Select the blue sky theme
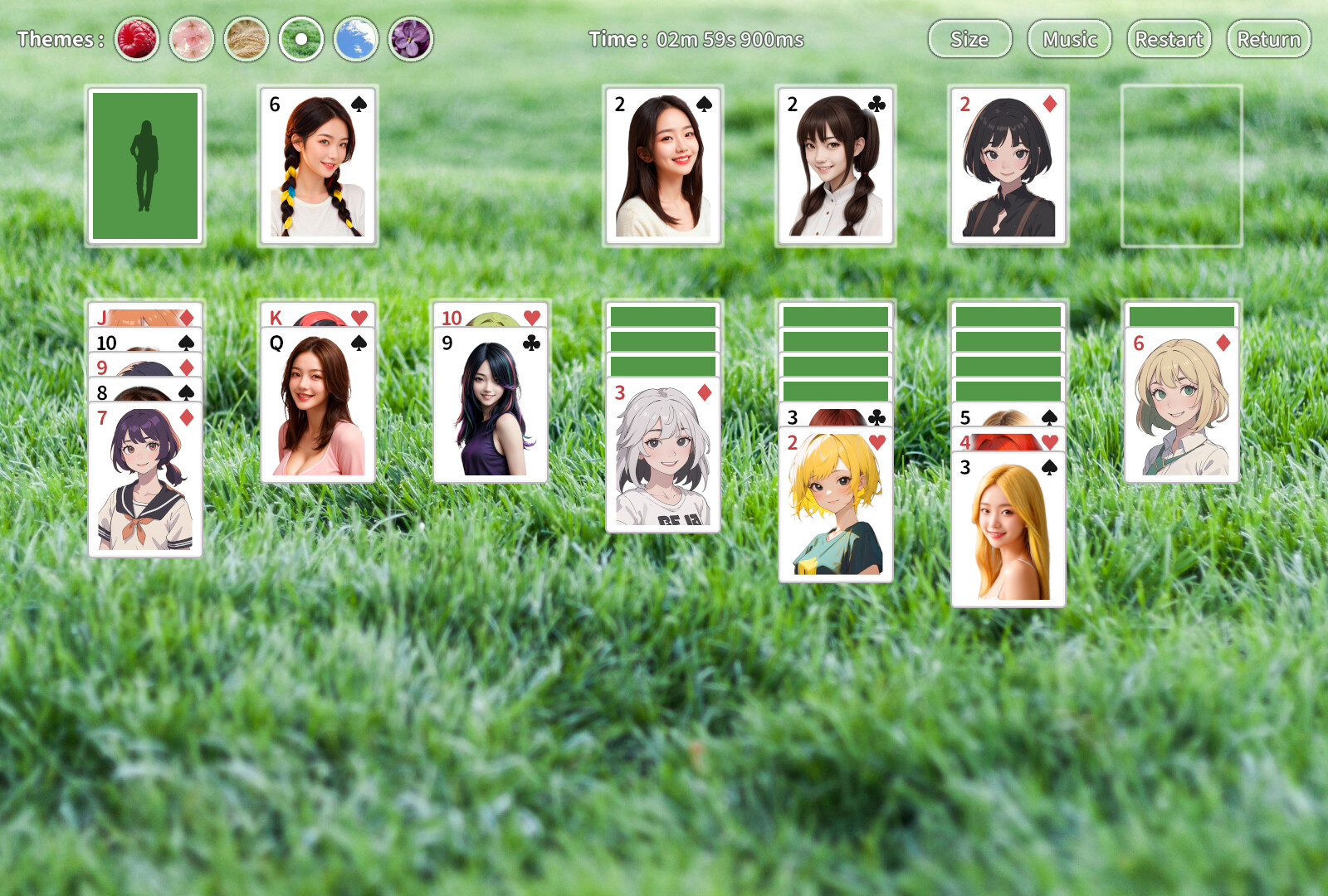The height and width of the screenshot is (896, 1328). click(x=357, y=38)
